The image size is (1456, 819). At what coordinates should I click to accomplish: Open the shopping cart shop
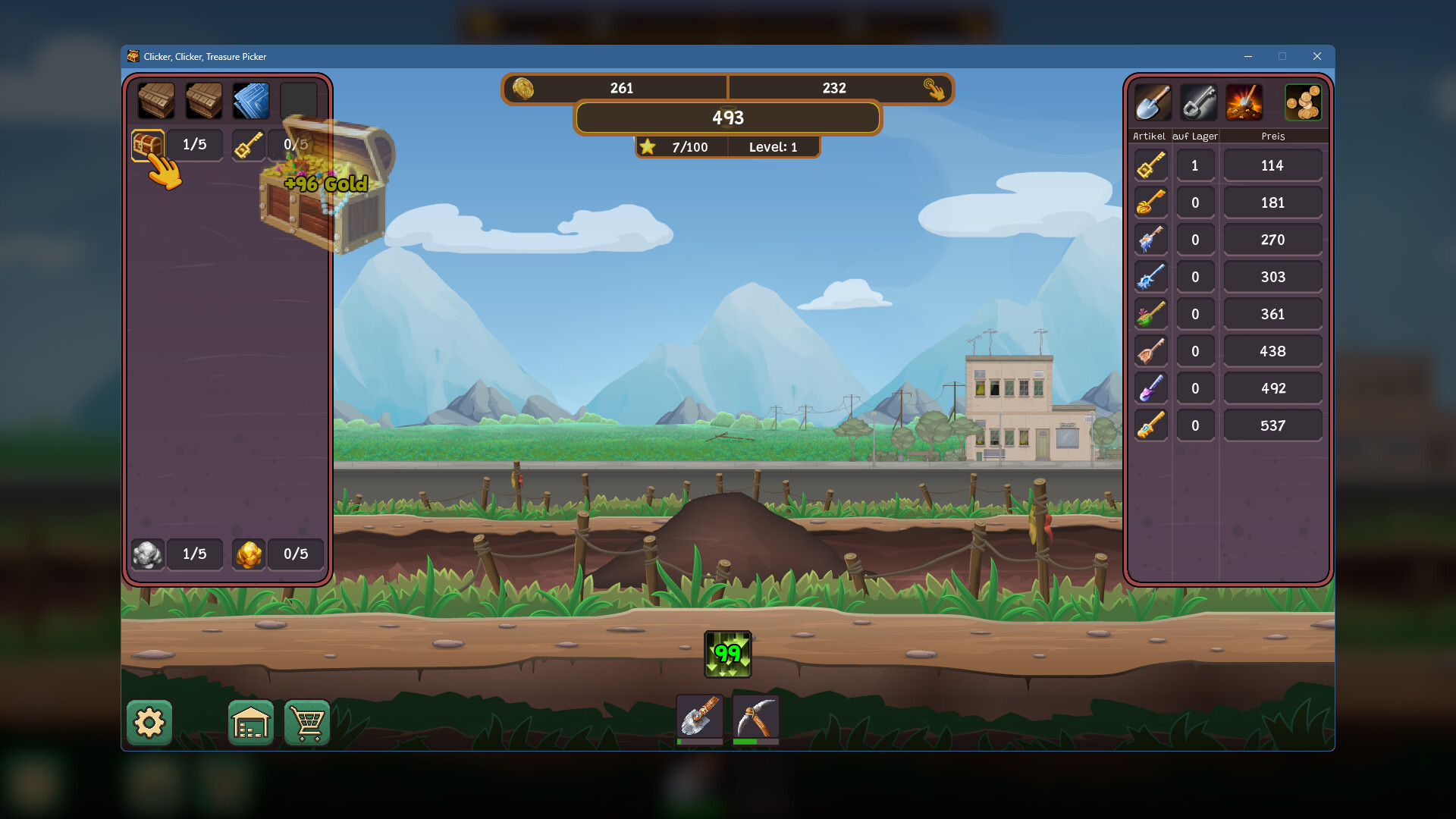pos(307,723)
